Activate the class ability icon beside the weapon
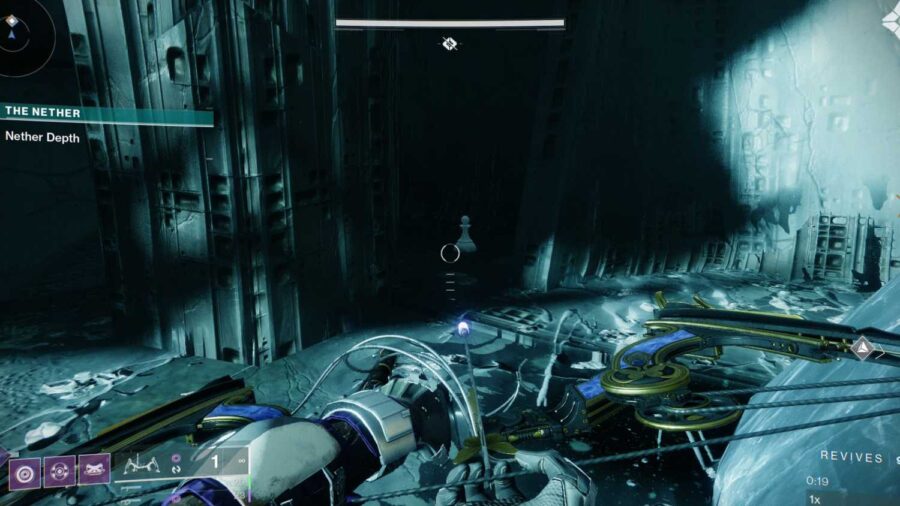The image size is (900, 506). coord(94,469)
